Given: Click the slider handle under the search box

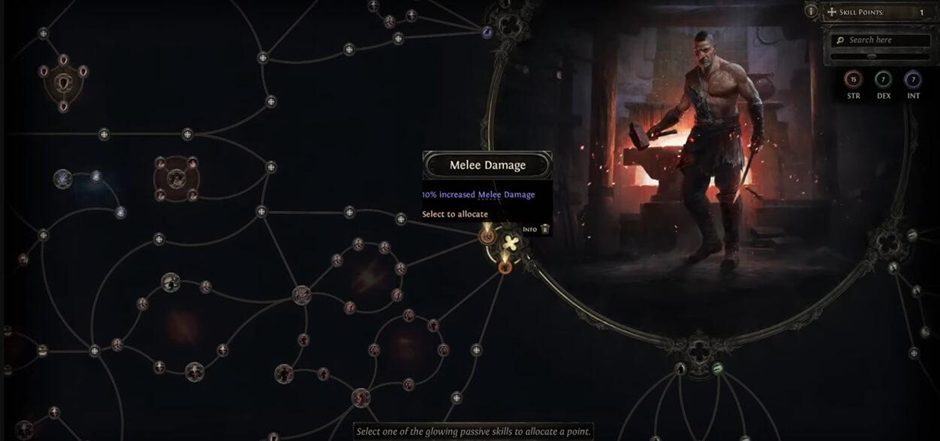Looking at the screenshot, I should pyautogui.click(x=871, y=56).
